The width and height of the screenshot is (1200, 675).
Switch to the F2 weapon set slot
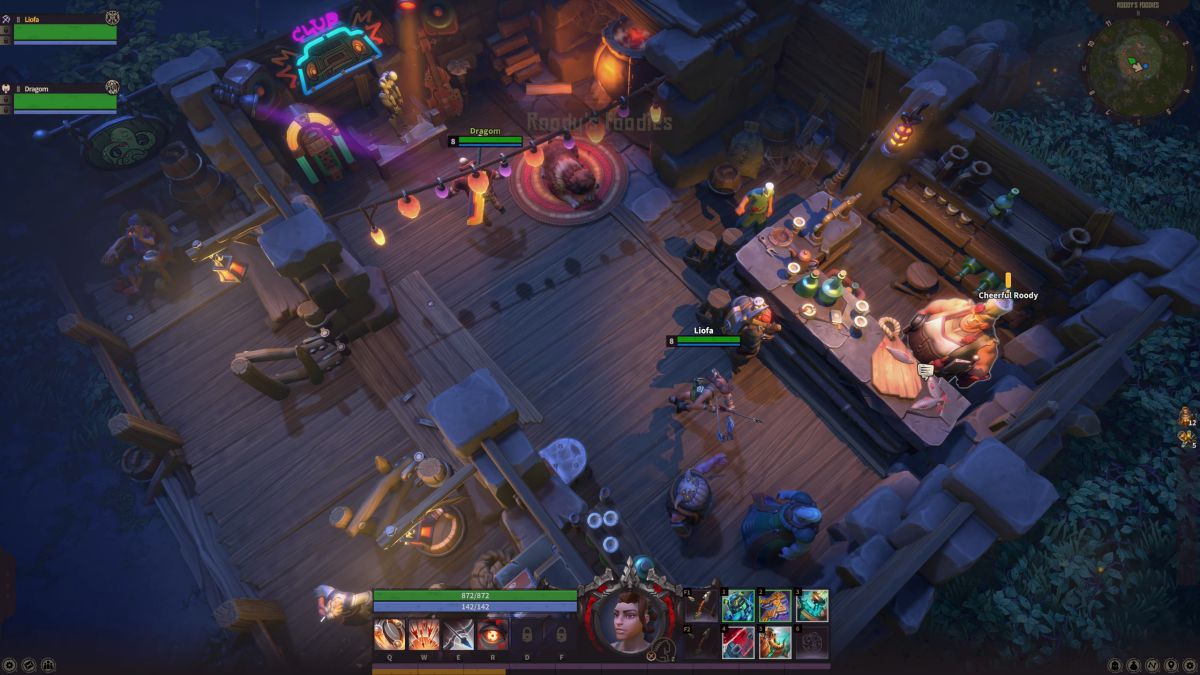point(701,642)
